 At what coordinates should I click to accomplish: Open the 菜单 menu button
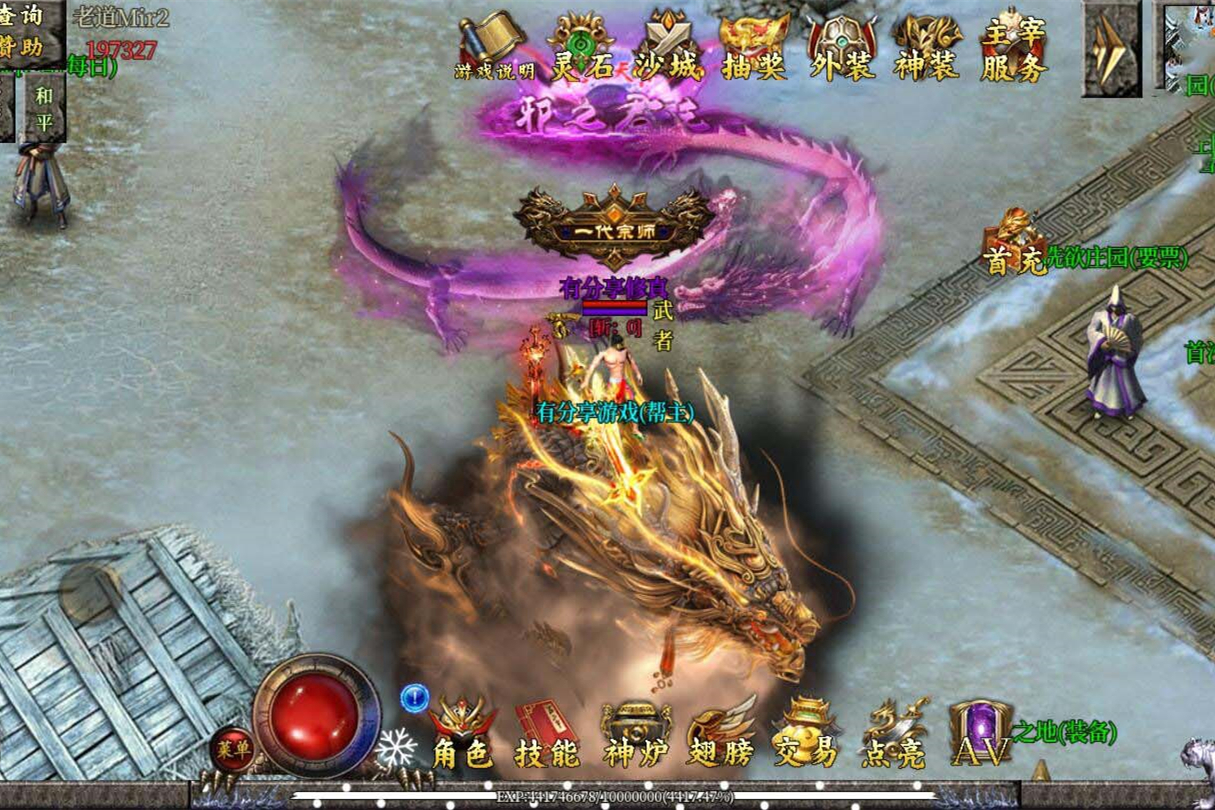click(231, 750)
